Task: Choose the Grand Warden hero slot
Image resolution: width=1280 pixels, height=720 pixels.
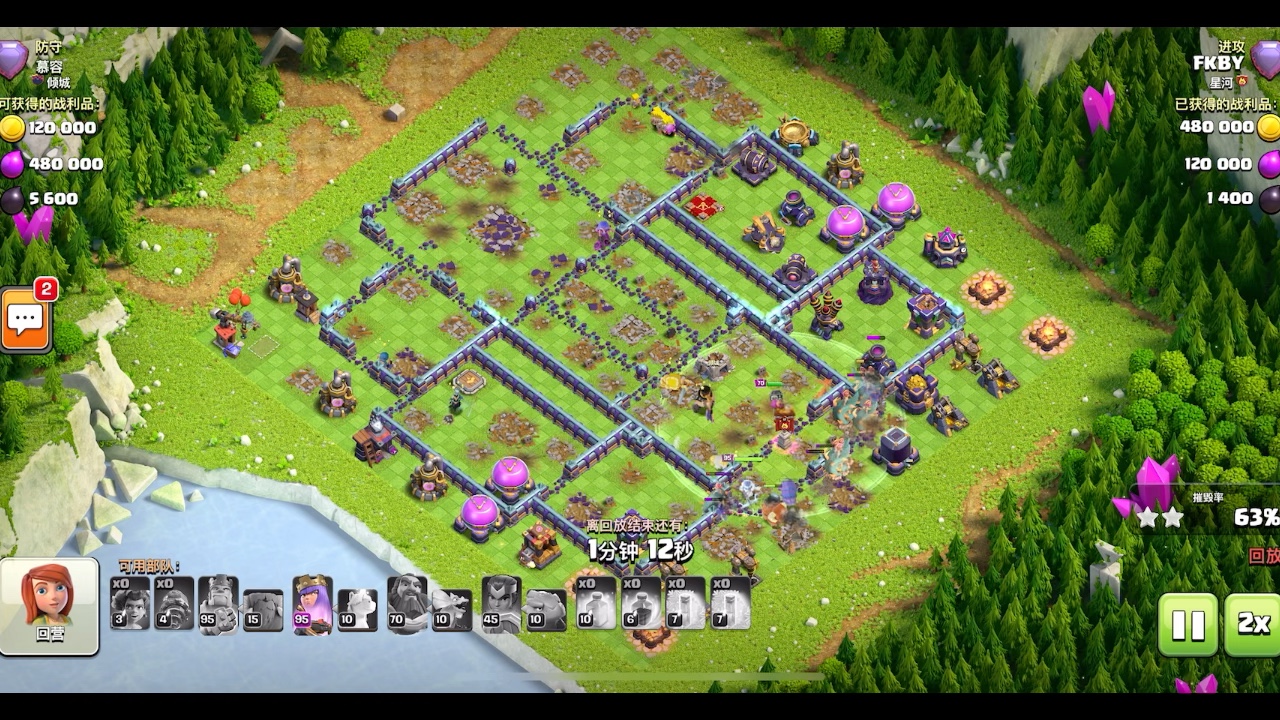Action: pyautogui.click(x=407, y=605)
